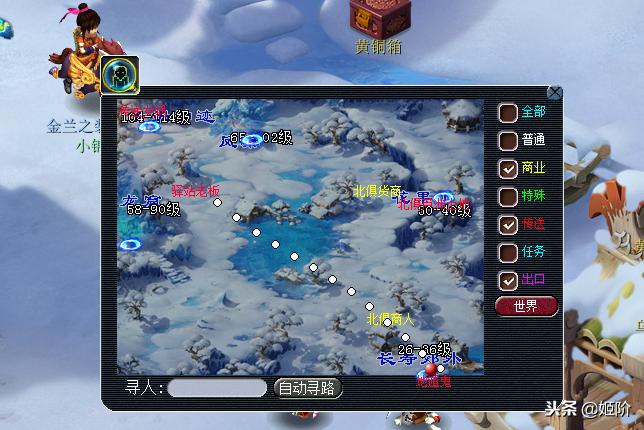Close the map window
Screen dimensions: 644x430
click(x=555, y=93)
